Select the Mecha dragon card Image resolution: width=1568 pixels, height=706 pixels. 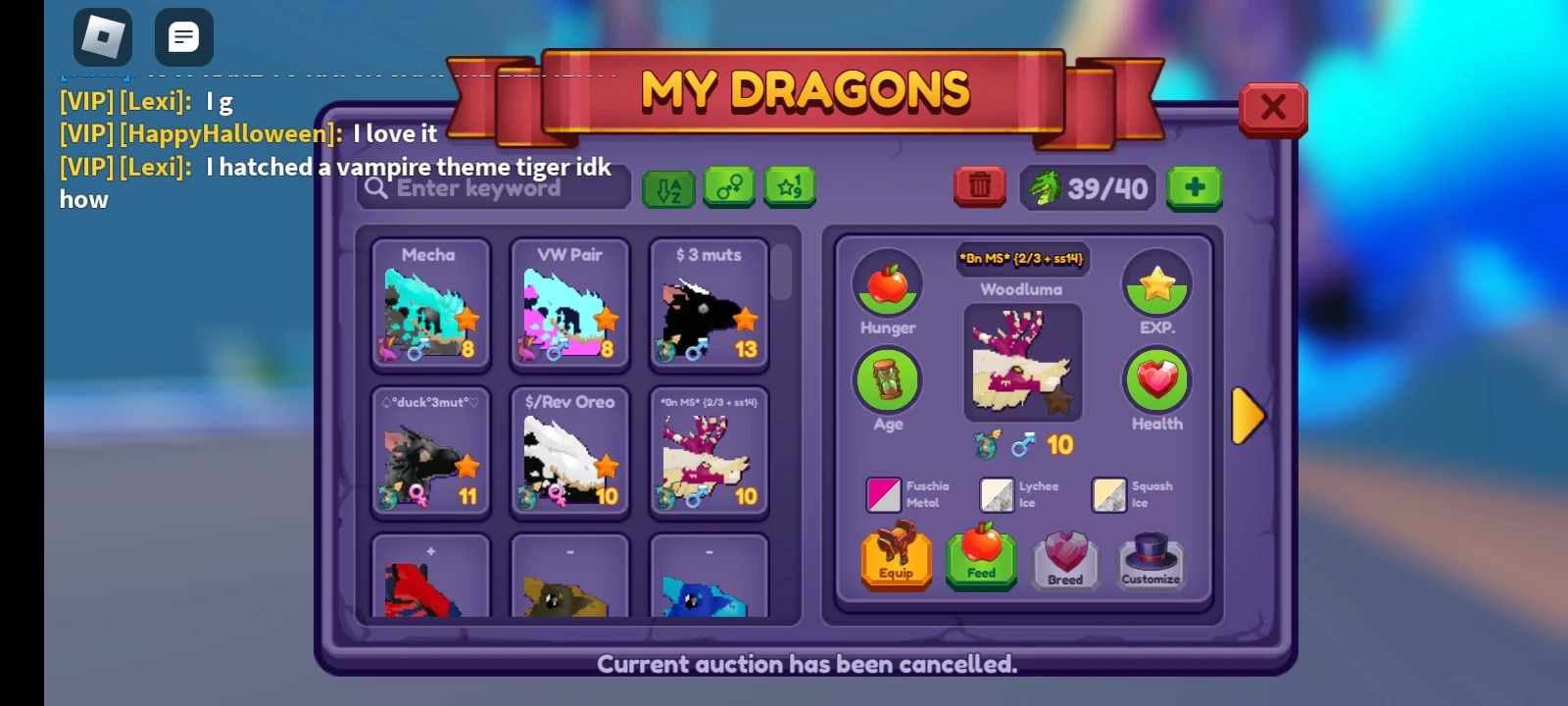(x=430, y=304)
